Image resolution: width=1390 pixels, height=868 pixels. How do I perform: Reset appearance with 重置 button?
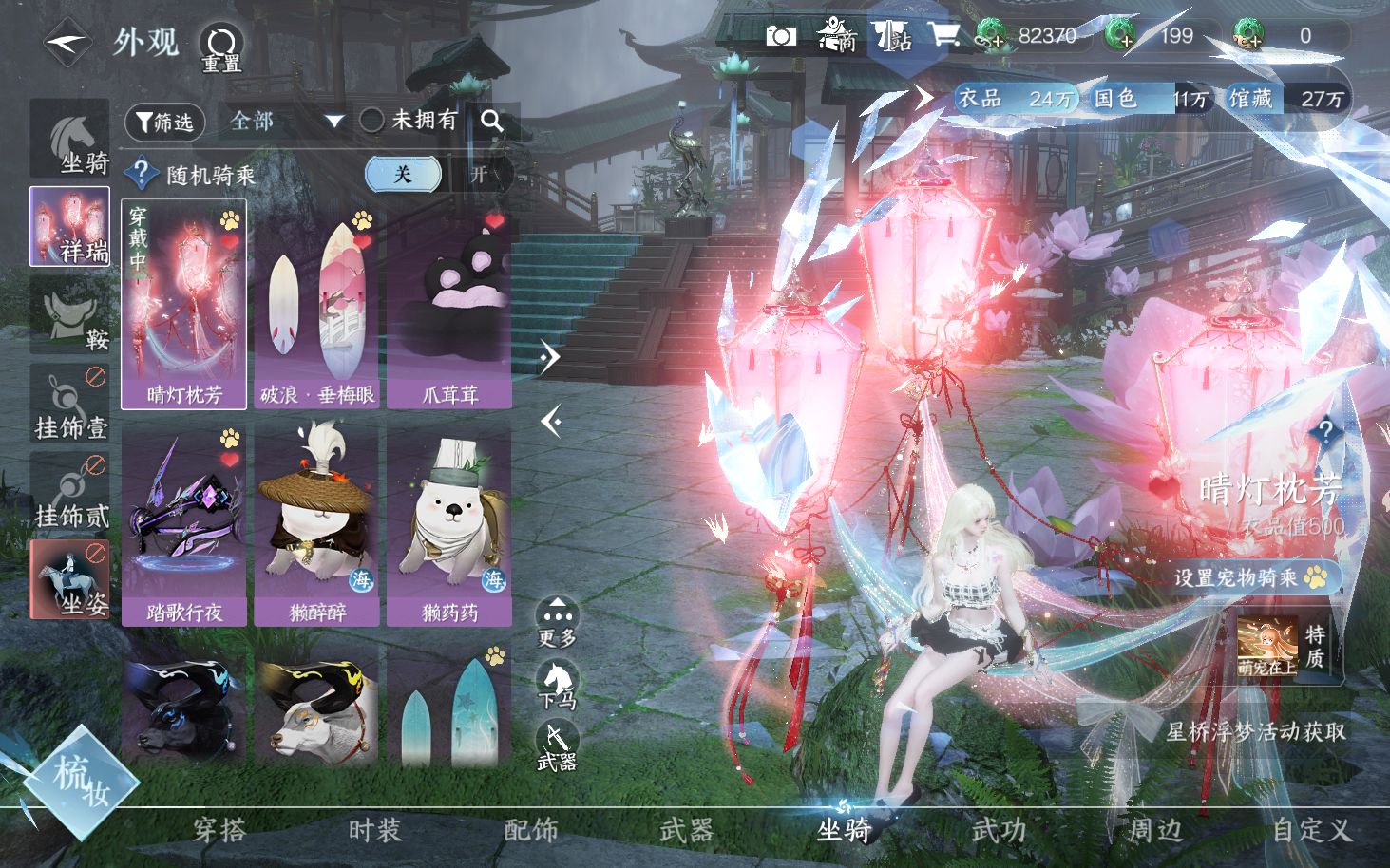coord(220,47)
